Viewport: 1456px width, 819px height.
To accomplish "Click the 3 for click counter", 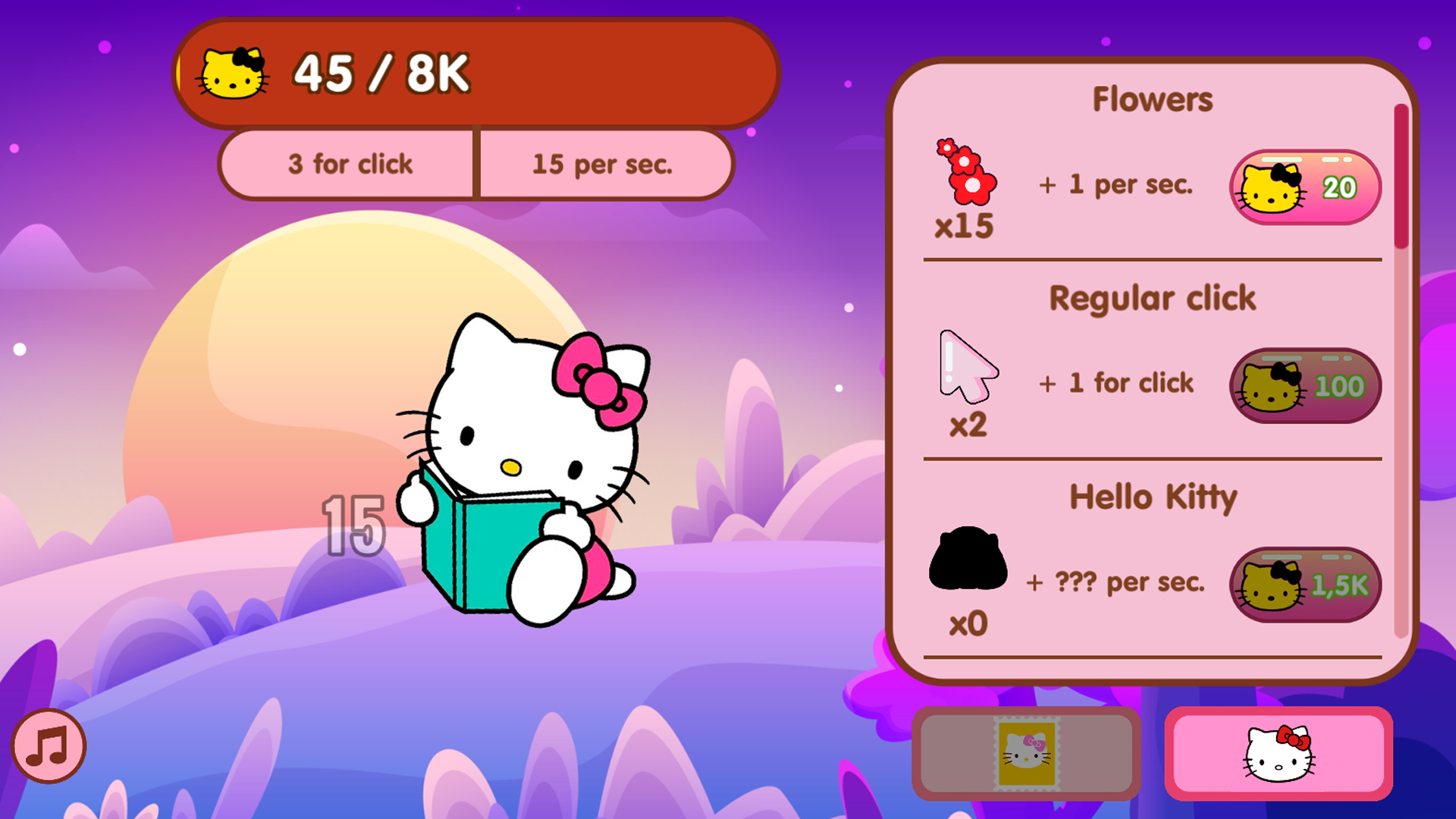I will point(349,164).
